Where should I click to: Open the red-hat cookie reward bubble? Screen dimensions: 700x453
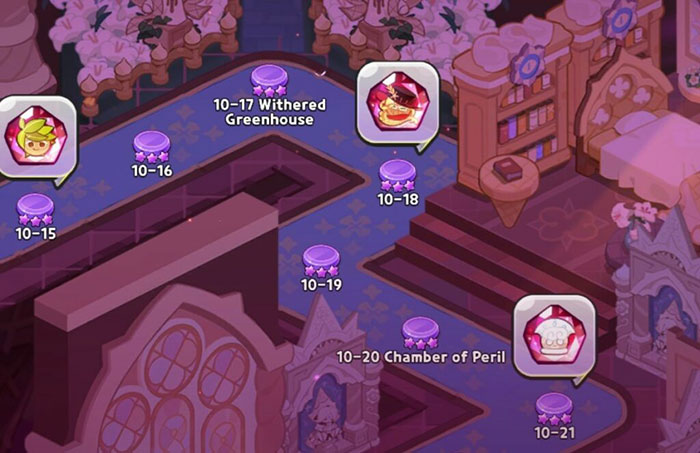397,101
